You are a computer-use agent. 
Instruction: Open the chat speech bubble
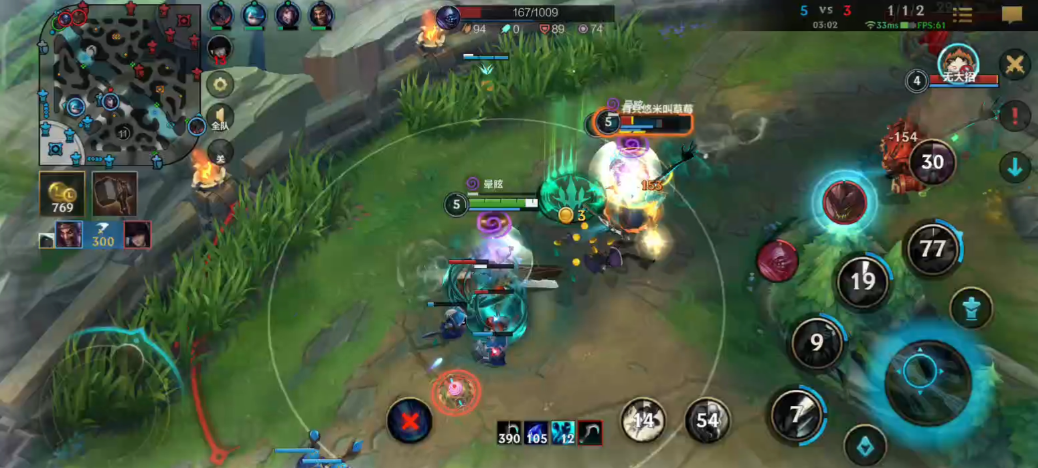[x=1012, y=14]
